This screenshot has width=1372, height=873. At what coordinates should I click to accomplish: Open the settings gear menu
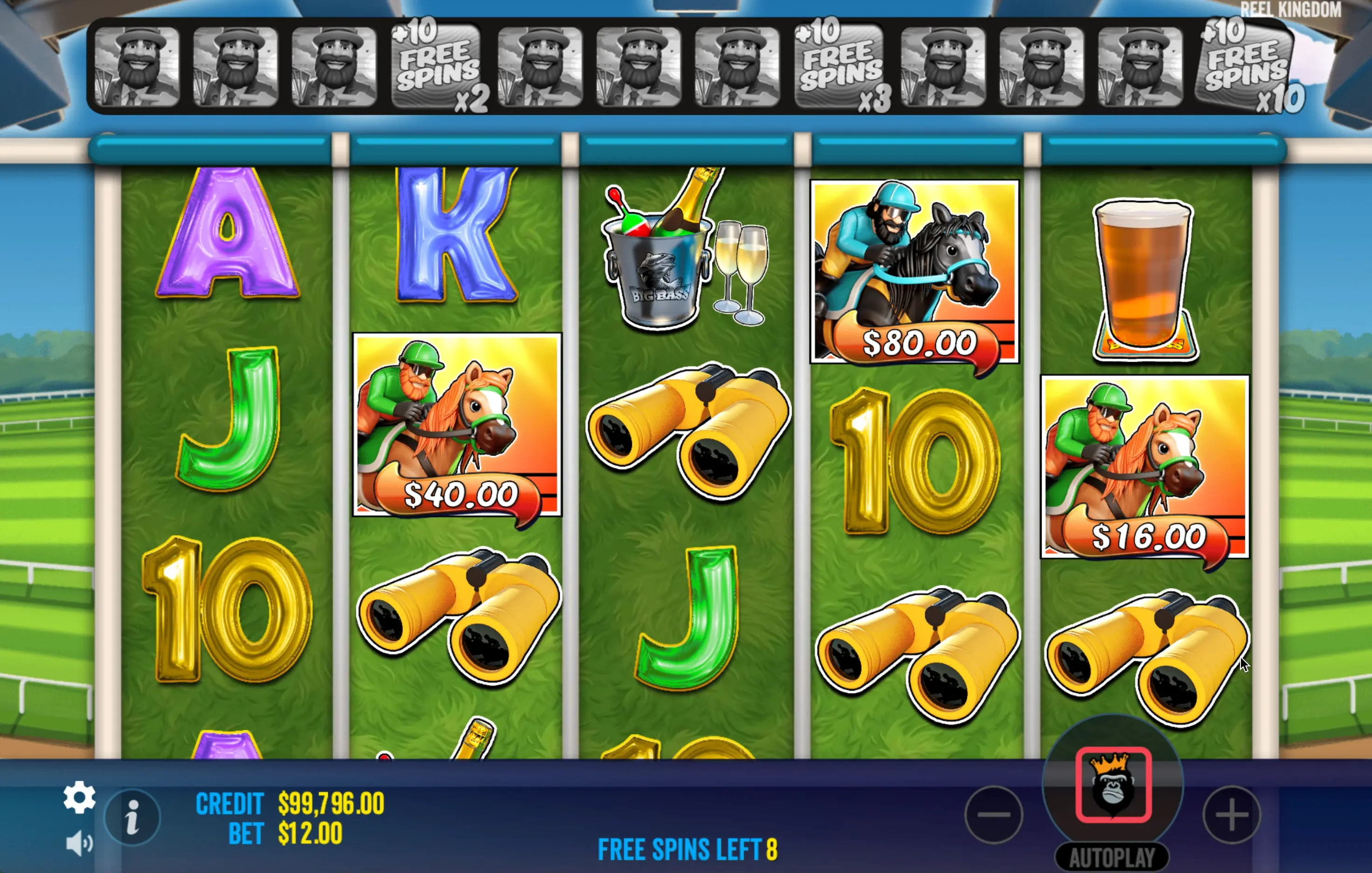[79, 797]
